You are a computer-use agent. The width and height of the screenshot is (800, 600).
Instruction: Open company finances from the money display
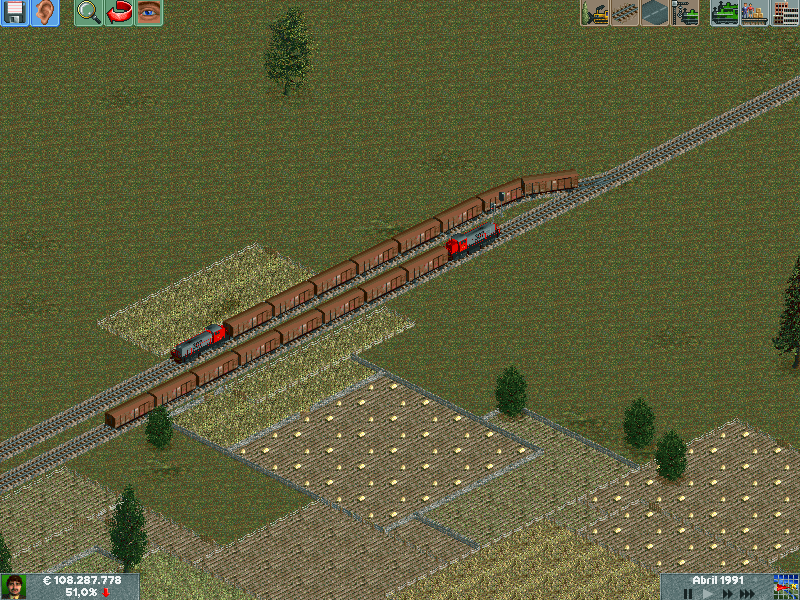point(80,580)
